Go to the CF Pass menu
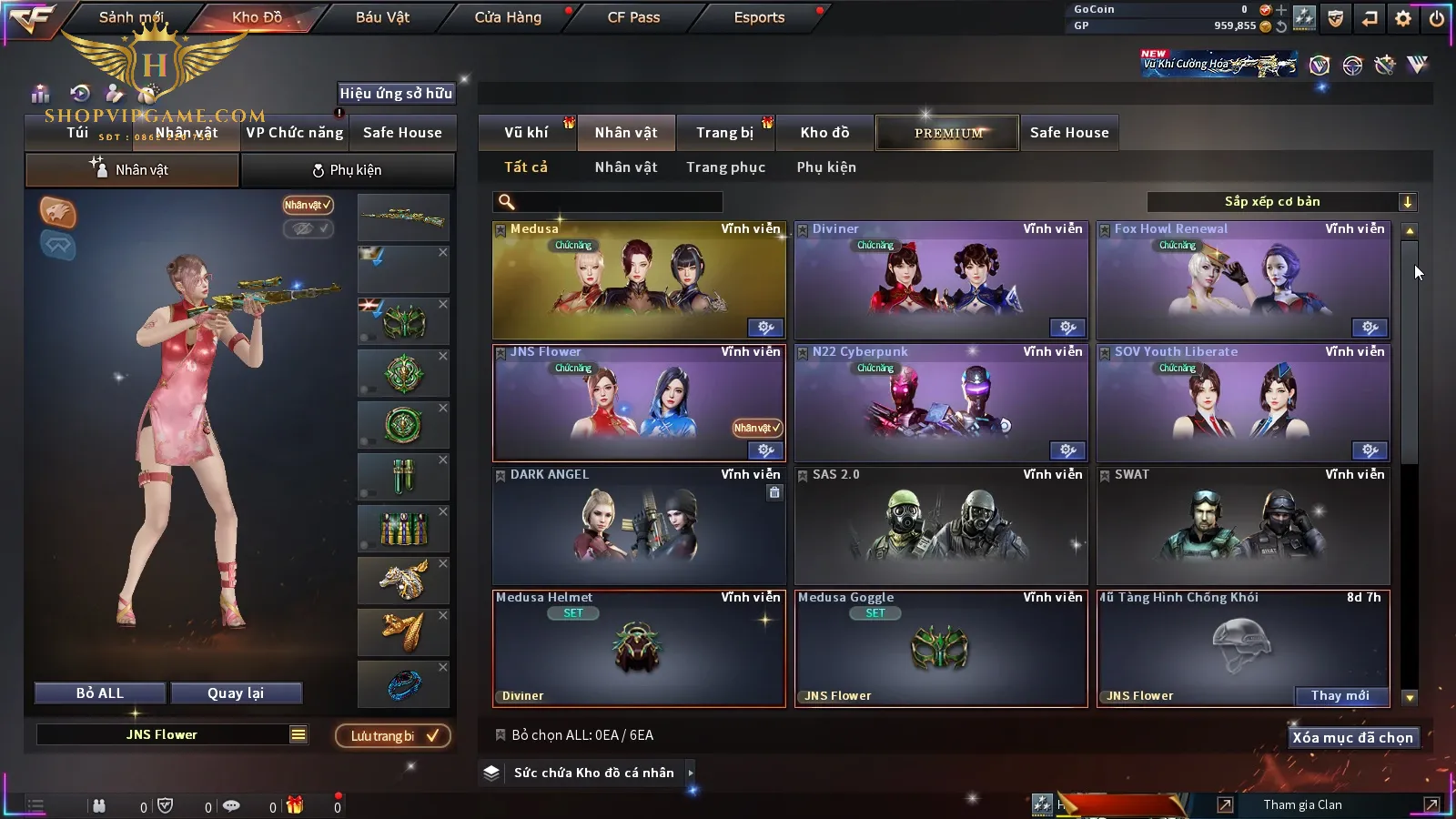Image resolution: width=1456 pixels, height=819 pixels. 633,17
